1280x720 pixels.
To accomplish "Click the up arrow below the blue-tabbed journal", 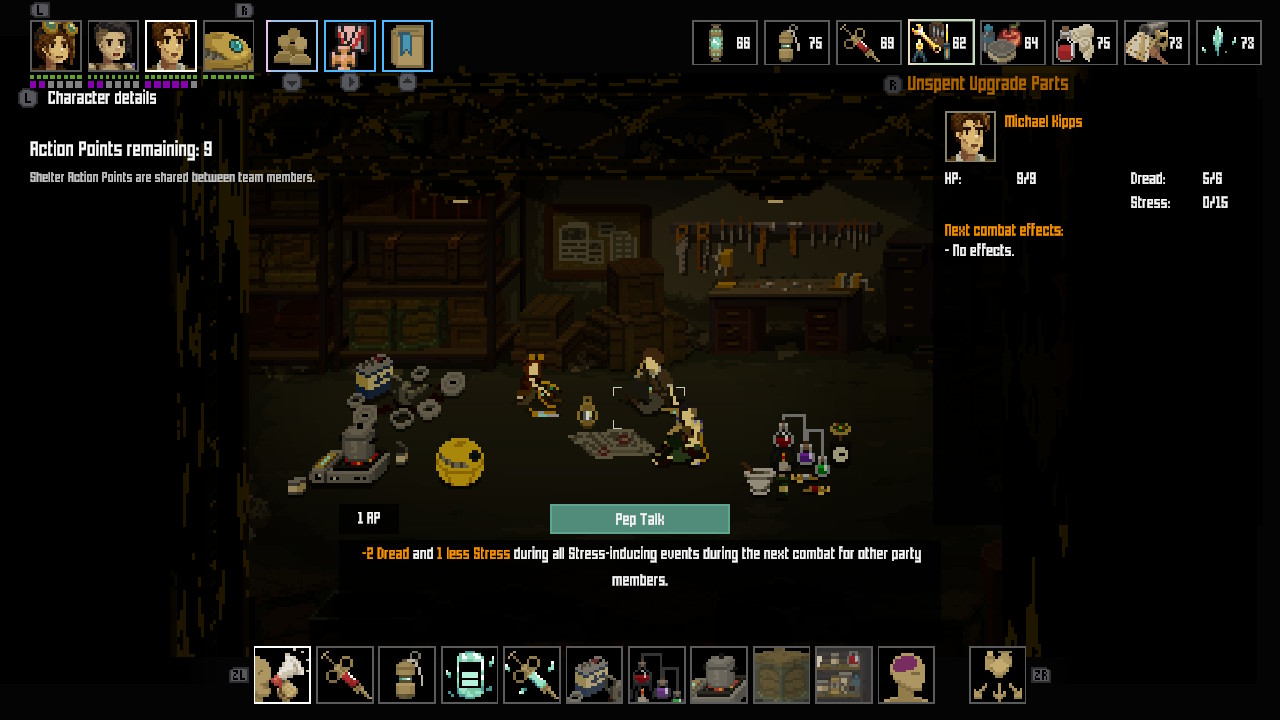I will (407, 81).
